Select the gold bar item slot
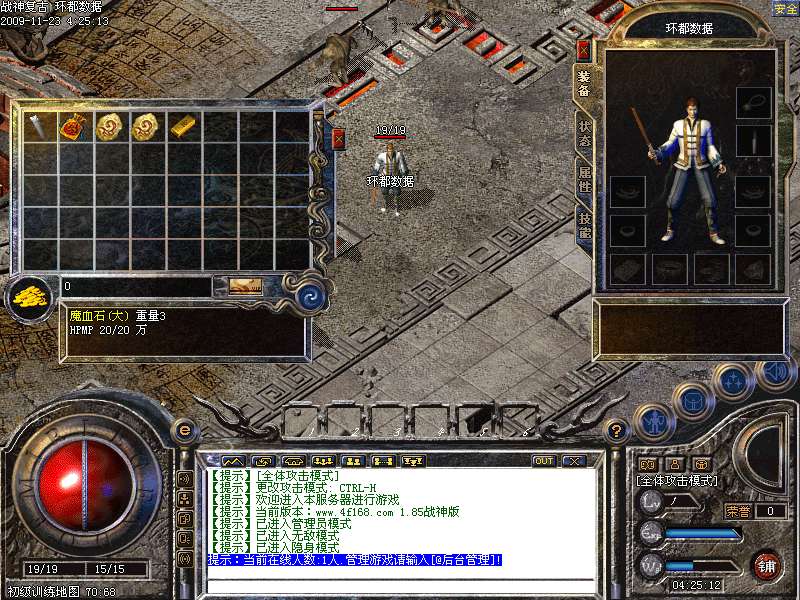Viewport: 800px width, 600px height. [x=181, y=126]
